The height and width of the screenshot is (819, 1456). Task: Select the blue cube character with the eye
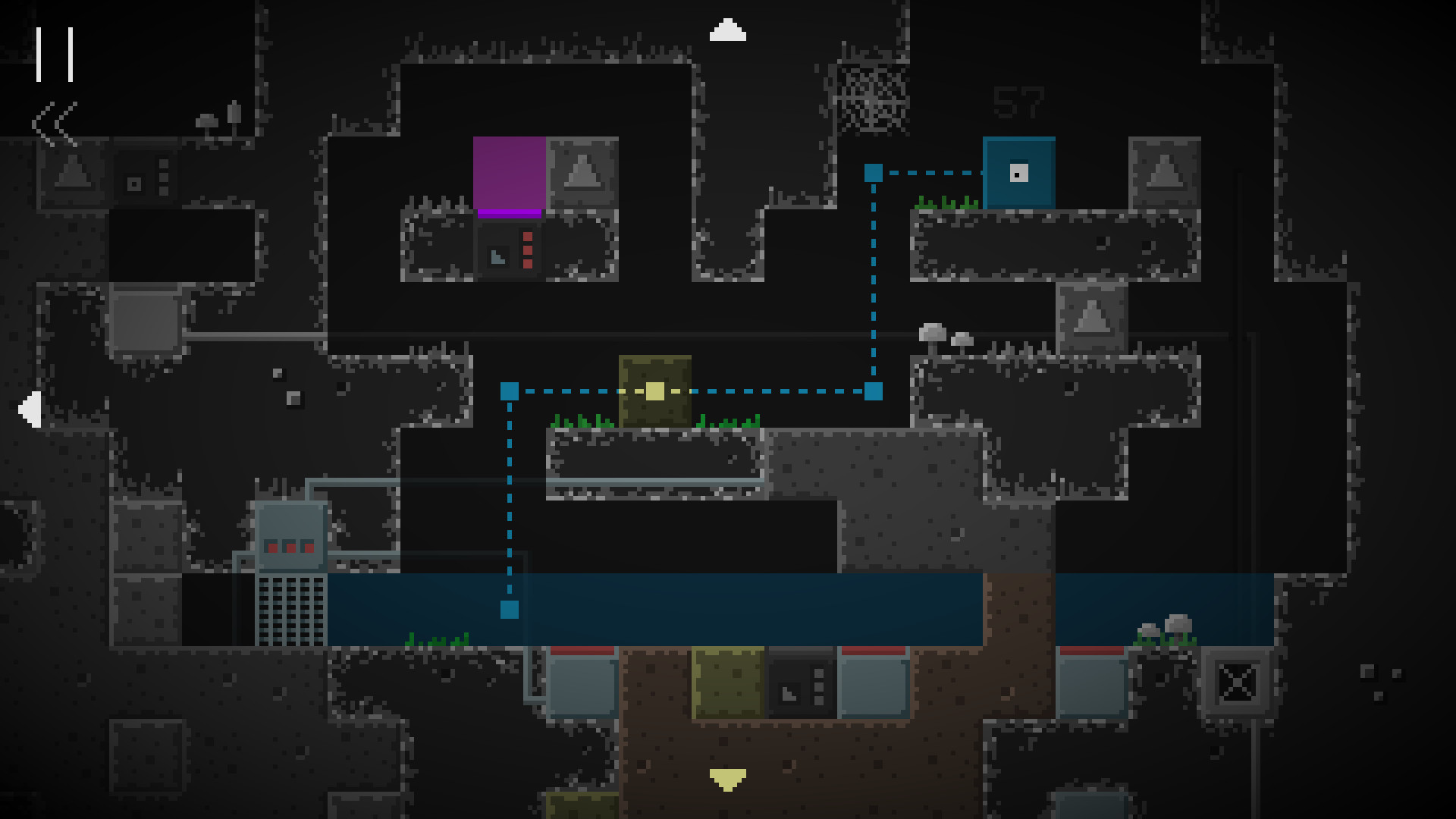click(1019, 173)
